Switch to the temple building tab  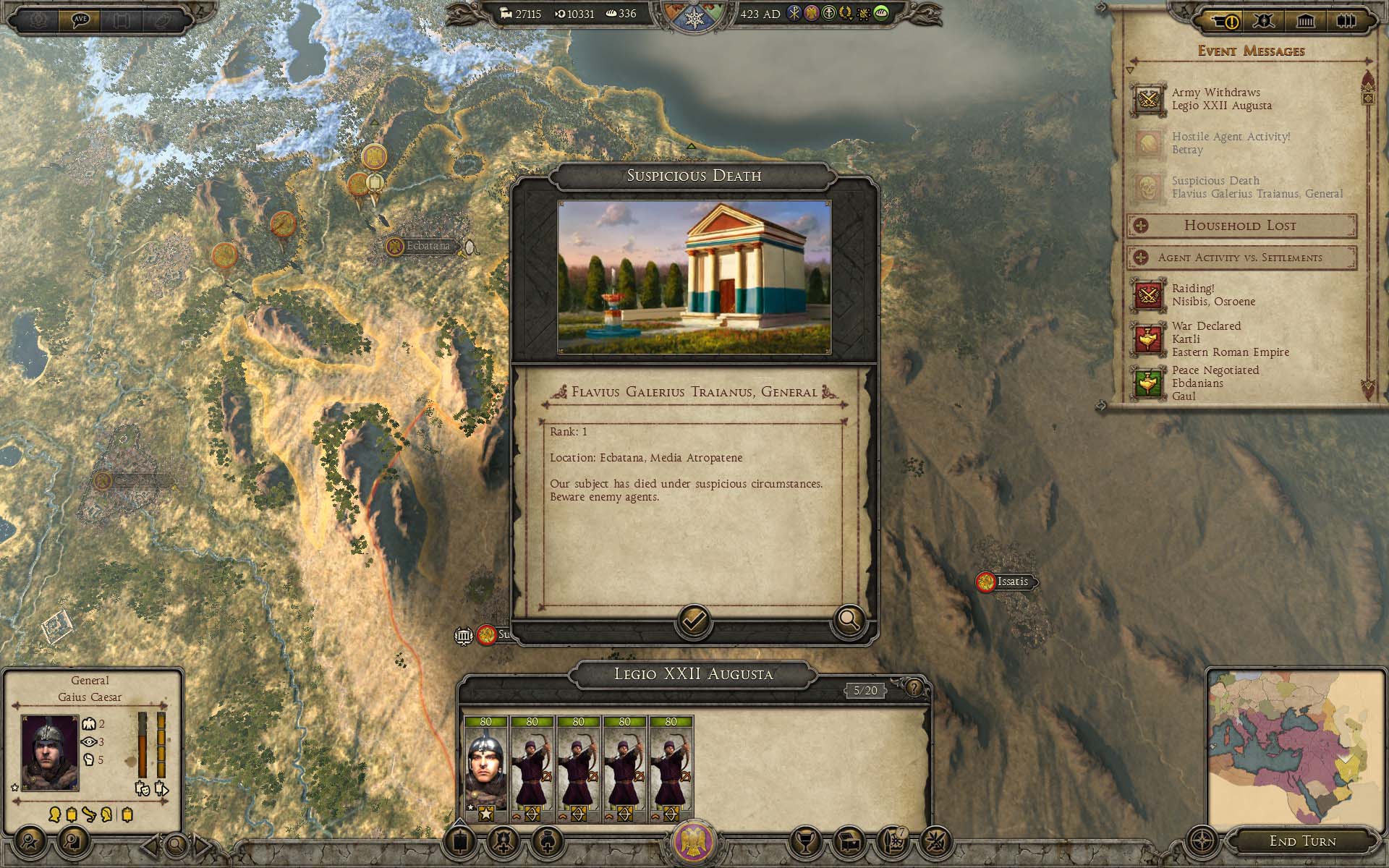coord(1305,21)
